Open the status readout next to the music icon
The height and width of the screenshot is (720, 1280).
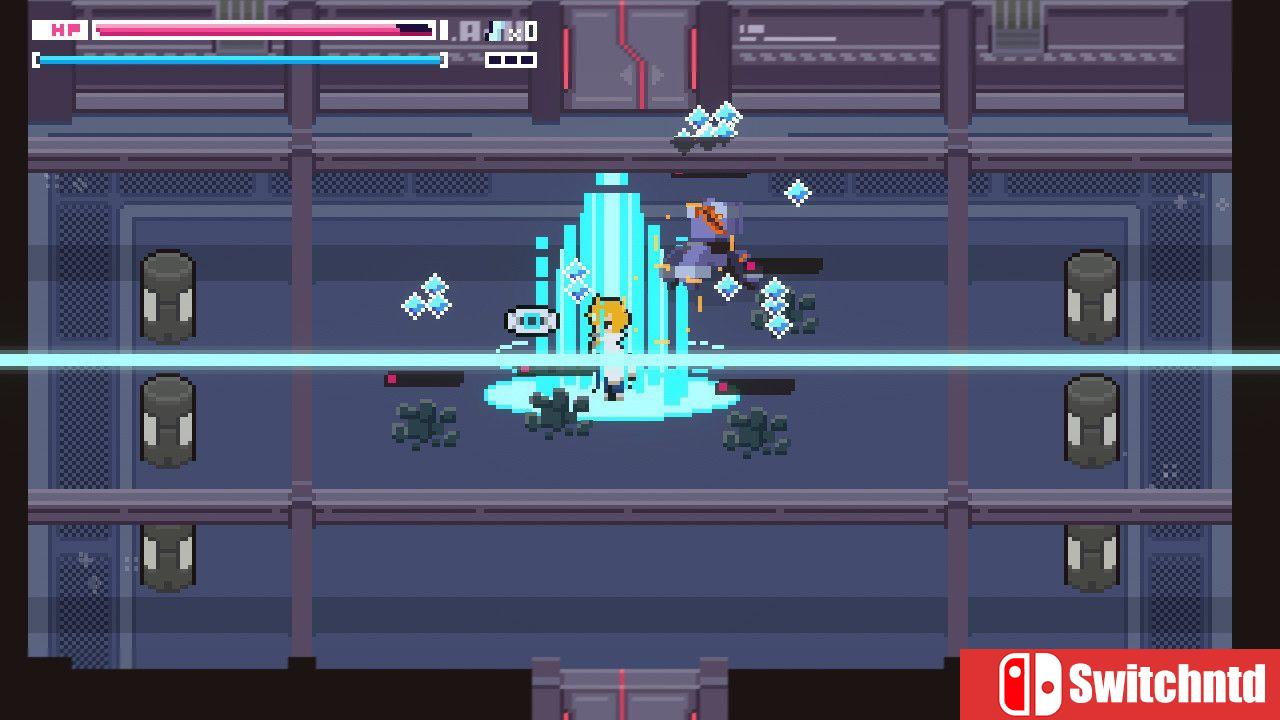[x=470, y=29]
